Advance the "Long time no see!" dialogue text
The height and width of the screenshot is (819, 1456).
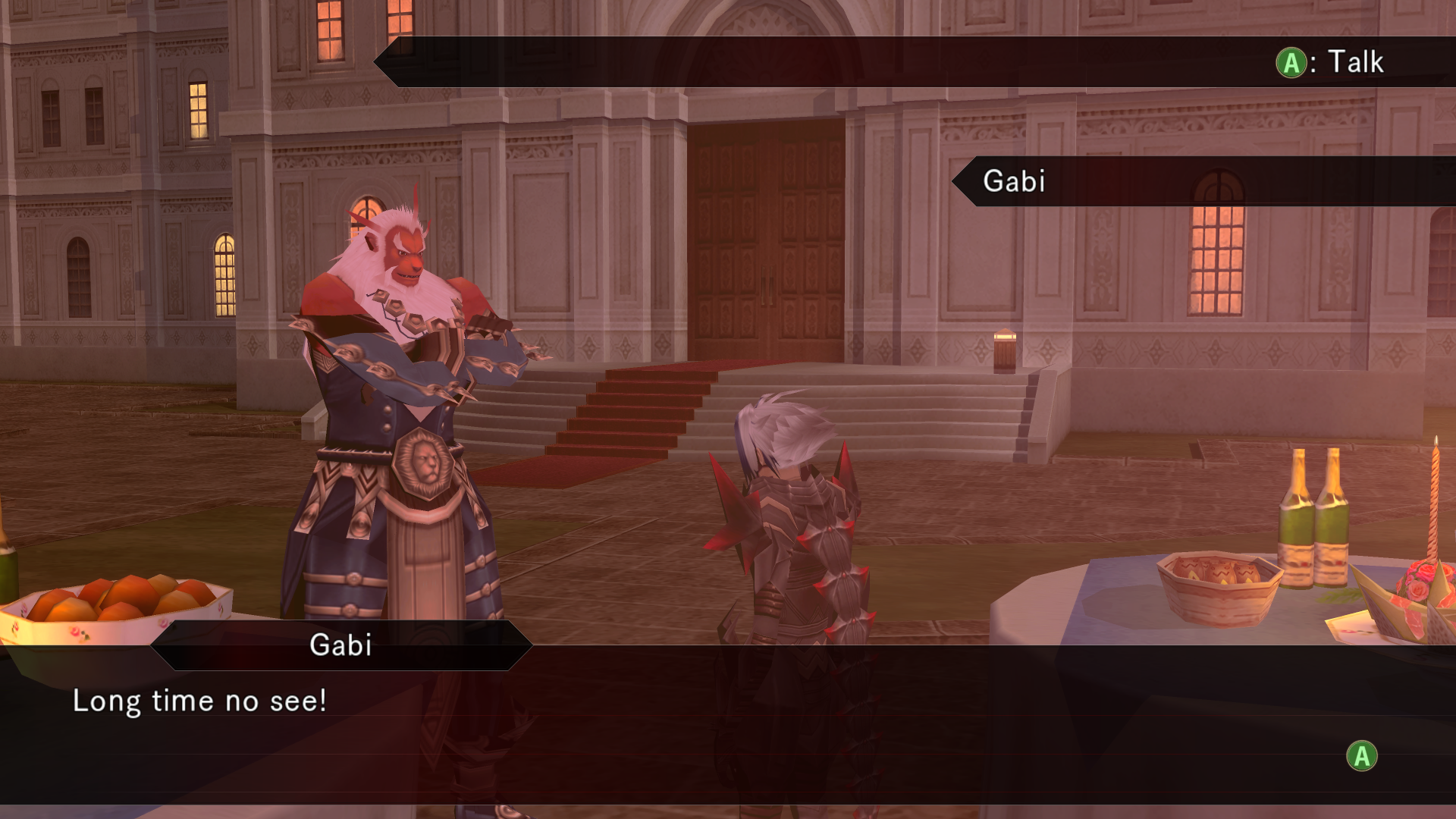1361,756
